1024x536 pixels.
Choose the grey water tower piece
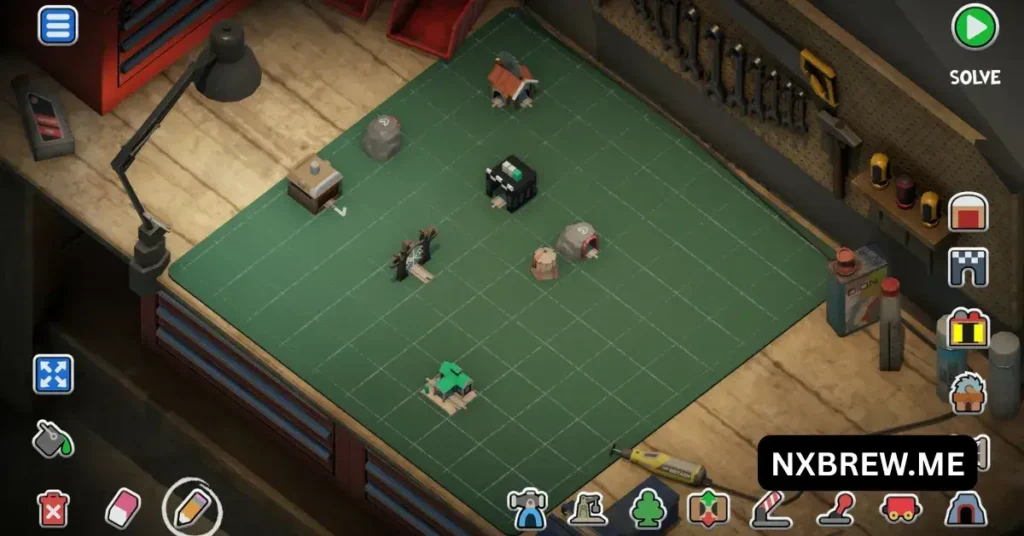pos(587,509)
